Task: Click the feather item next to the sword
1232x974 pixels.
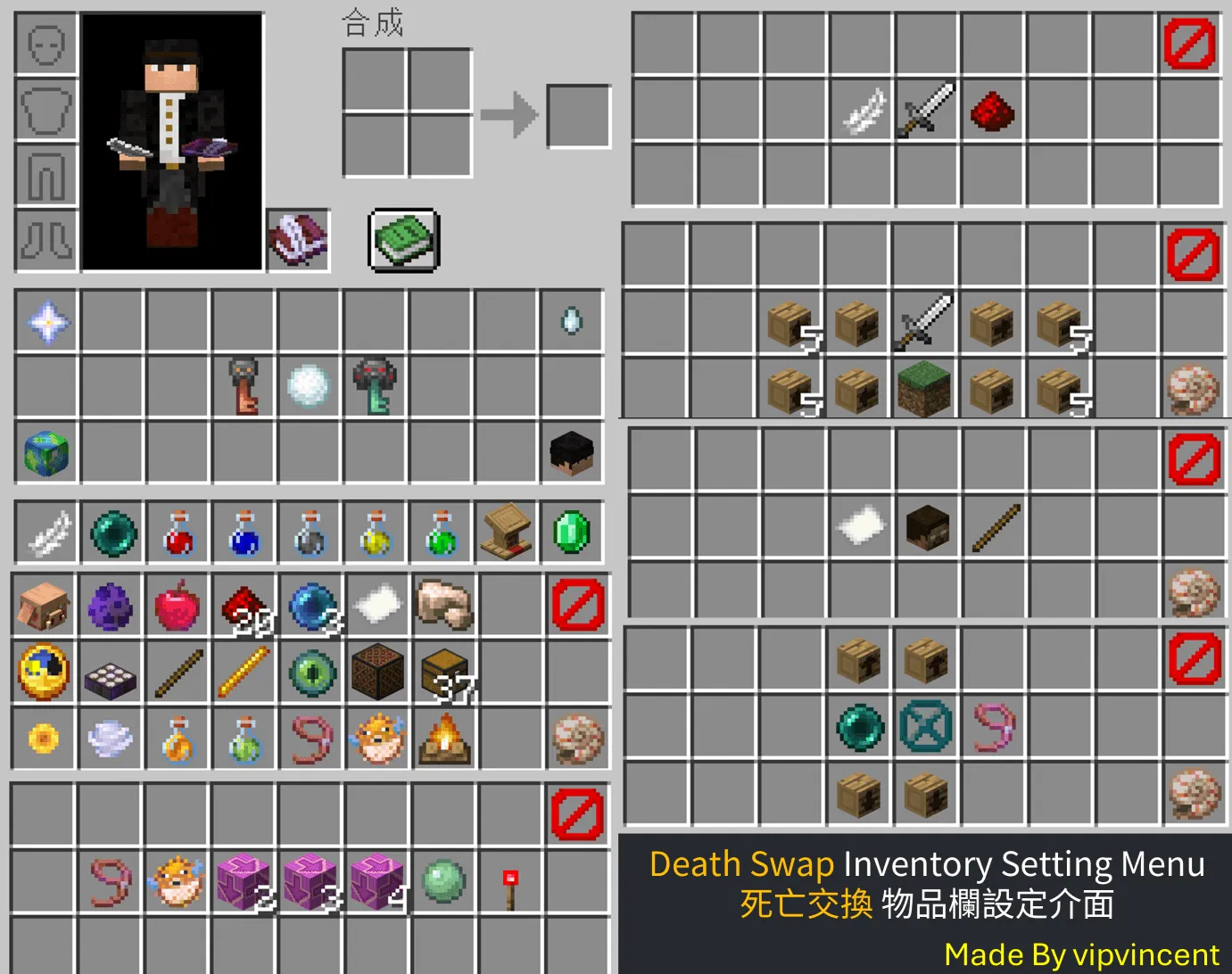Action: click(x=862, y=111)
